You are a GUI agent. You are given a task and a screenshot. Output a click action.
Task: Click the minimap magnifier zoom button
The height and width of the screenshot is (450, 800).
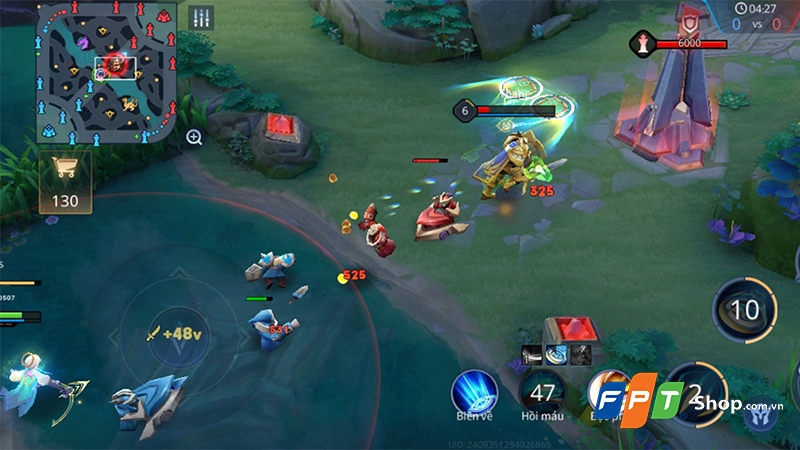coord(194,137)
